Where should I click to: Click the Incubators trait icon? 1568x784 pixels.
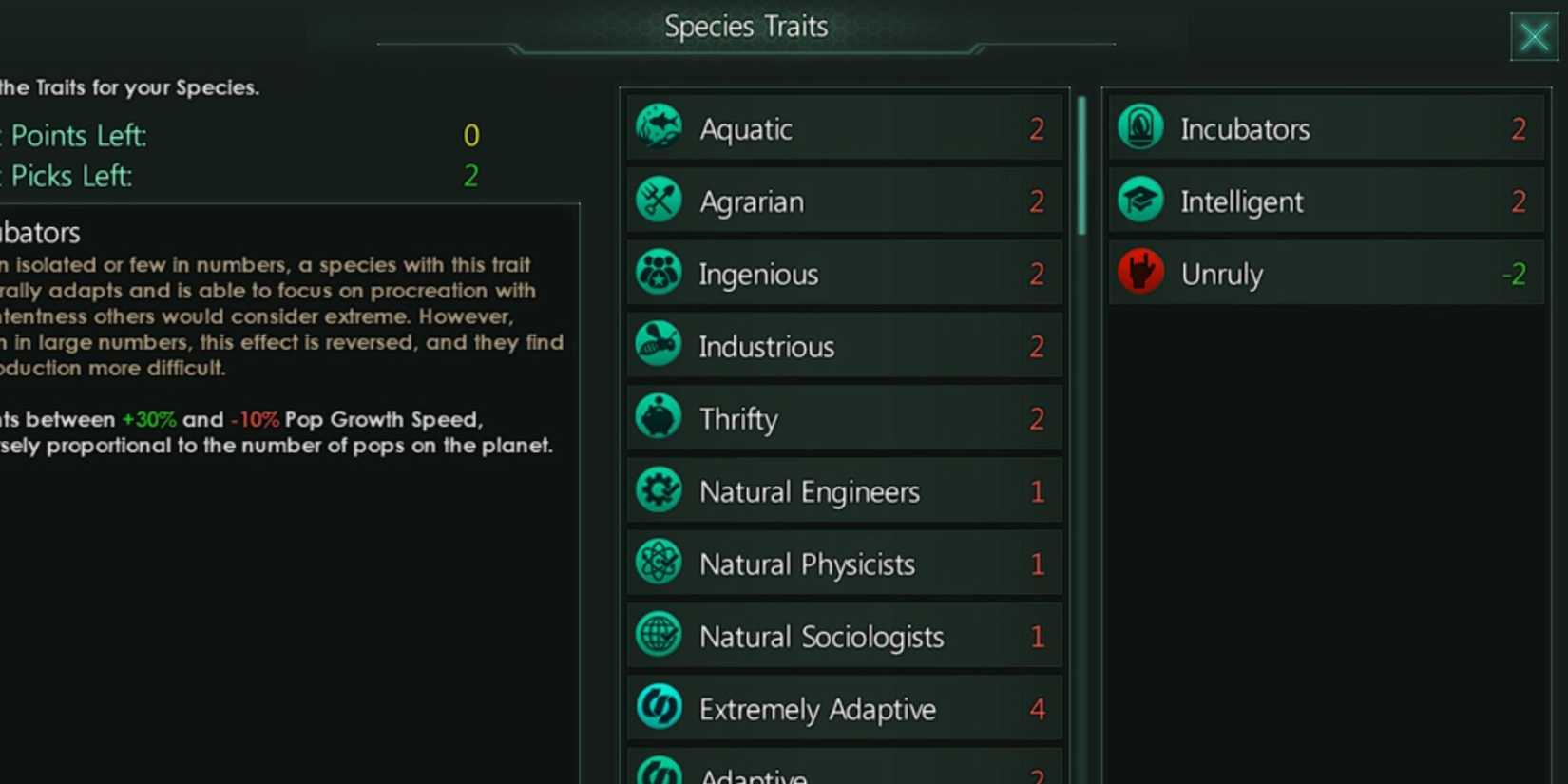pos(1140,128)
